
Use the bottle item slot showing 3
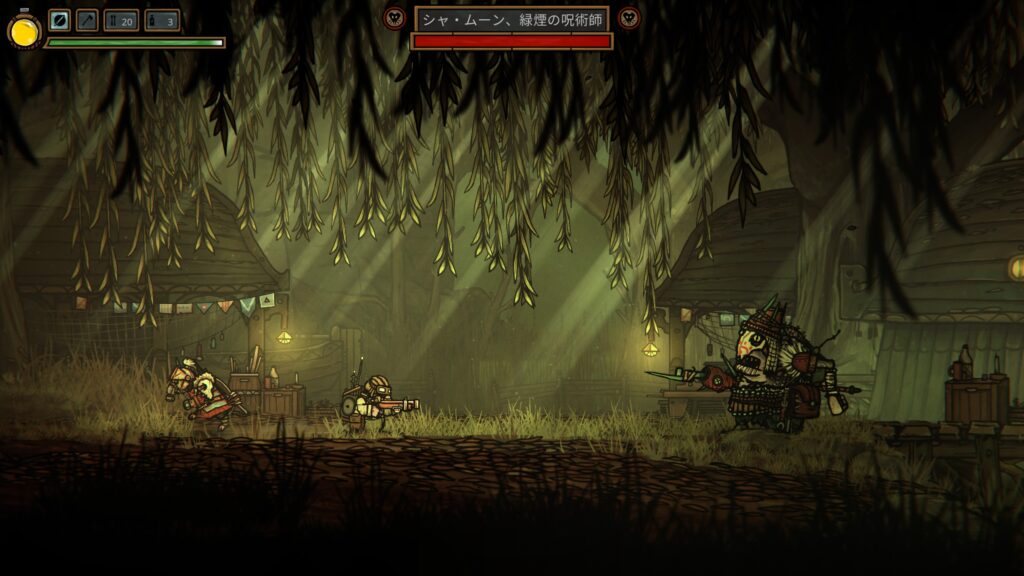pos(162,20)
